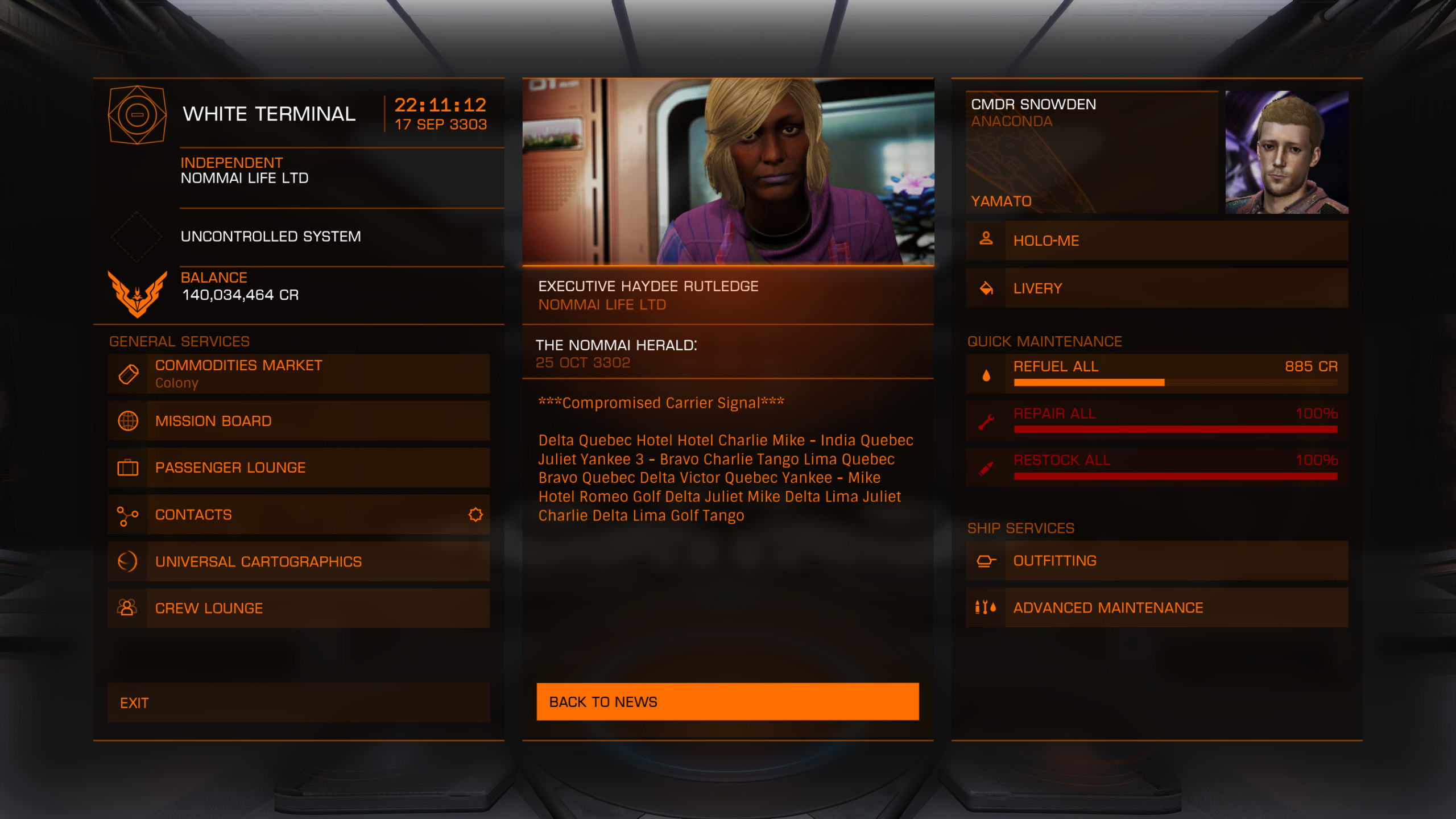The image size is (1456, 819).
Task: Exit the station services menu
Action: click(x=299, y=703)
